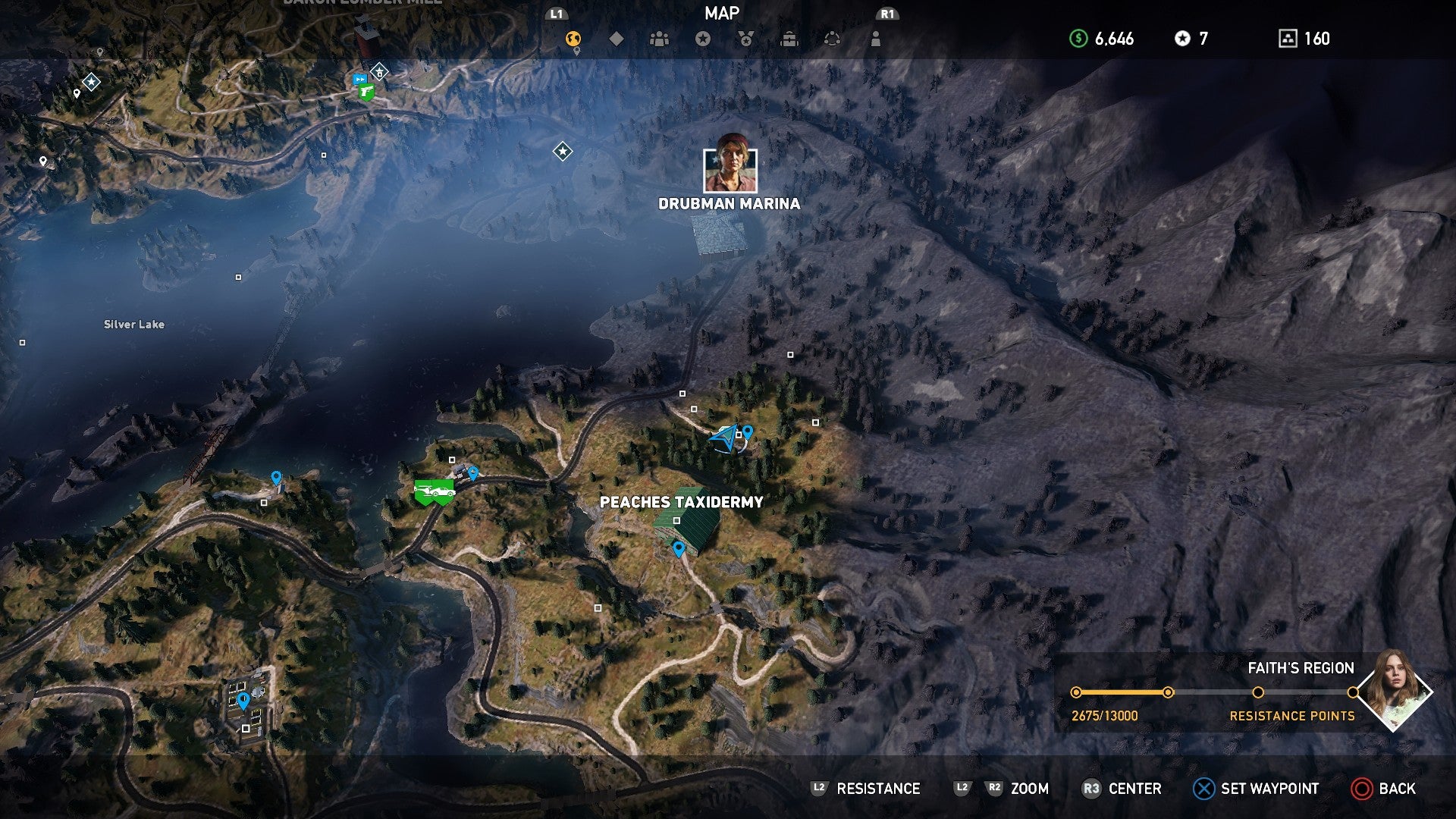Open the Character profile icon
1456x819 pixels.
[874, 37]
